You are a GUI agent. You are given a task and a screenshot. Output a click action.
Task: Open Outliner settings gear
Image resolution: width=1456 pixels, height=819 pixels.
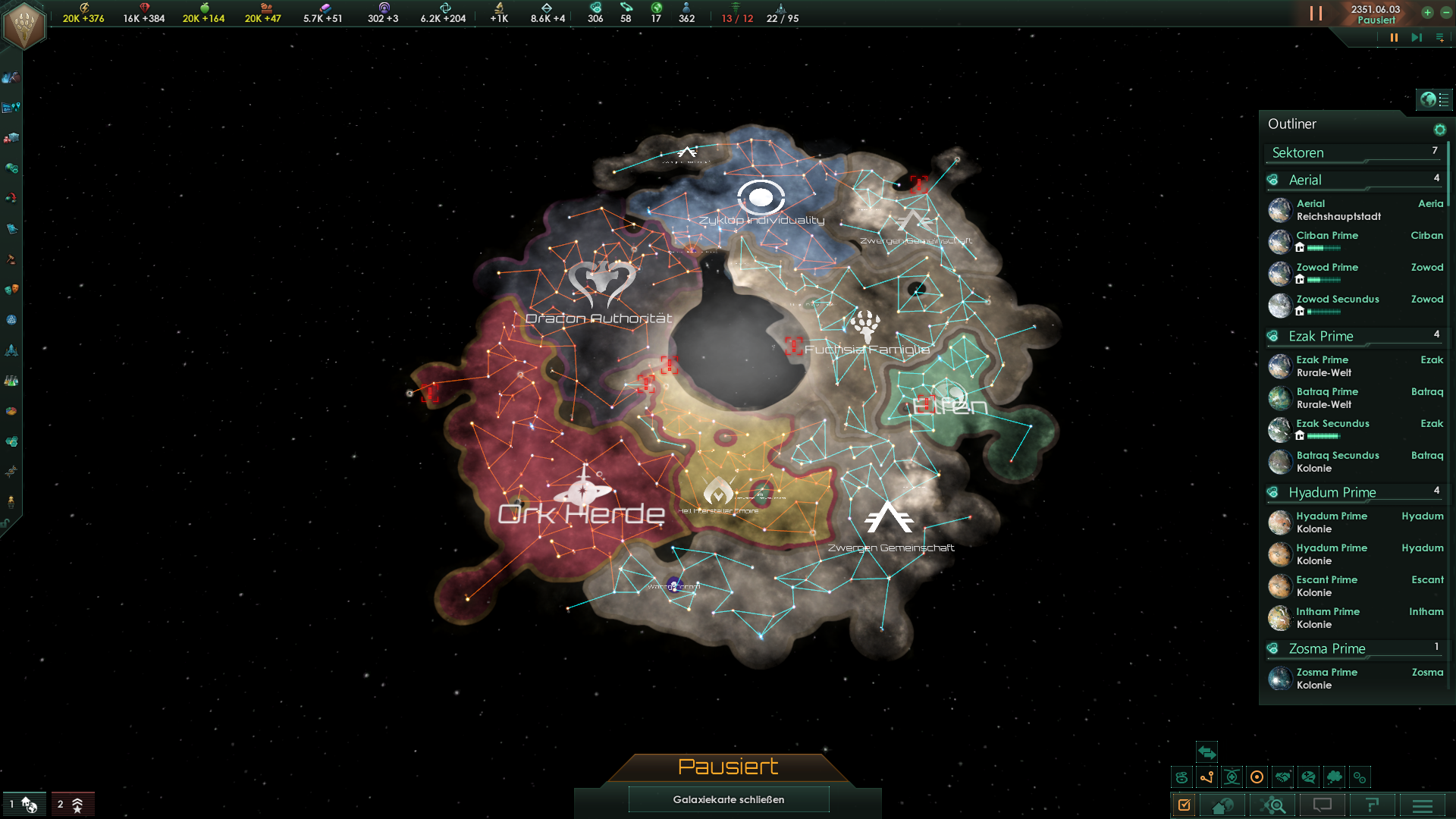click(x=1439, y=130)
